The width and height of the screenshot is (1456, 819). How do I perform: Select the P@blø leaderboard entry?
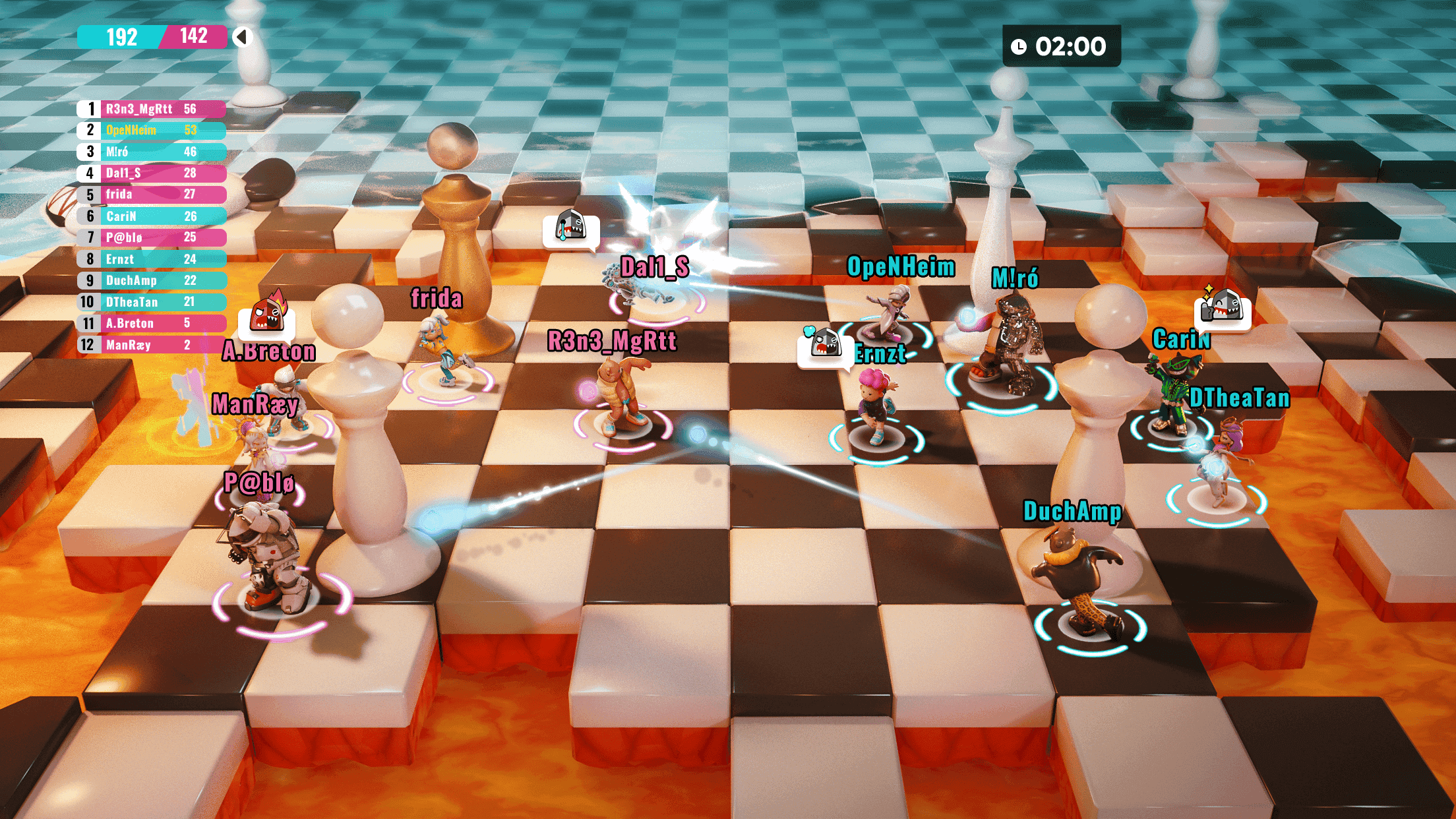[x=152, y=237]
